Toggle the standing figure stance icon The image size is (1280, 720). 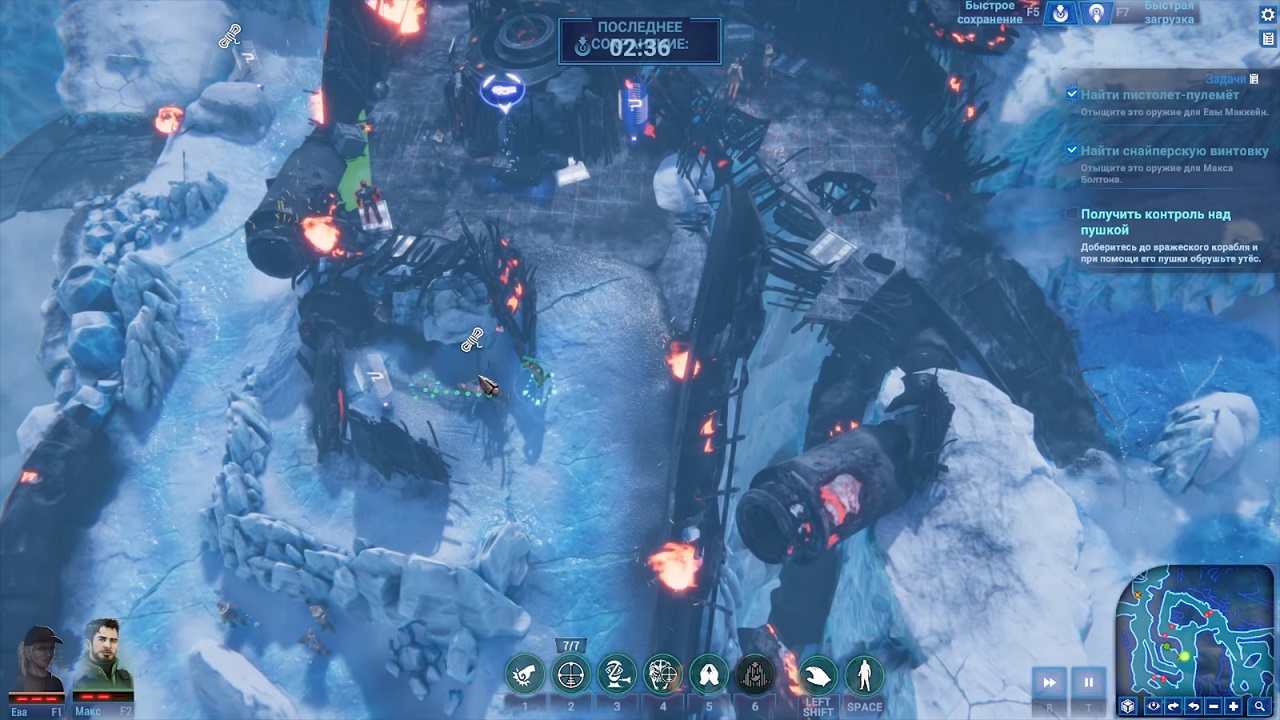click(864, 676)
